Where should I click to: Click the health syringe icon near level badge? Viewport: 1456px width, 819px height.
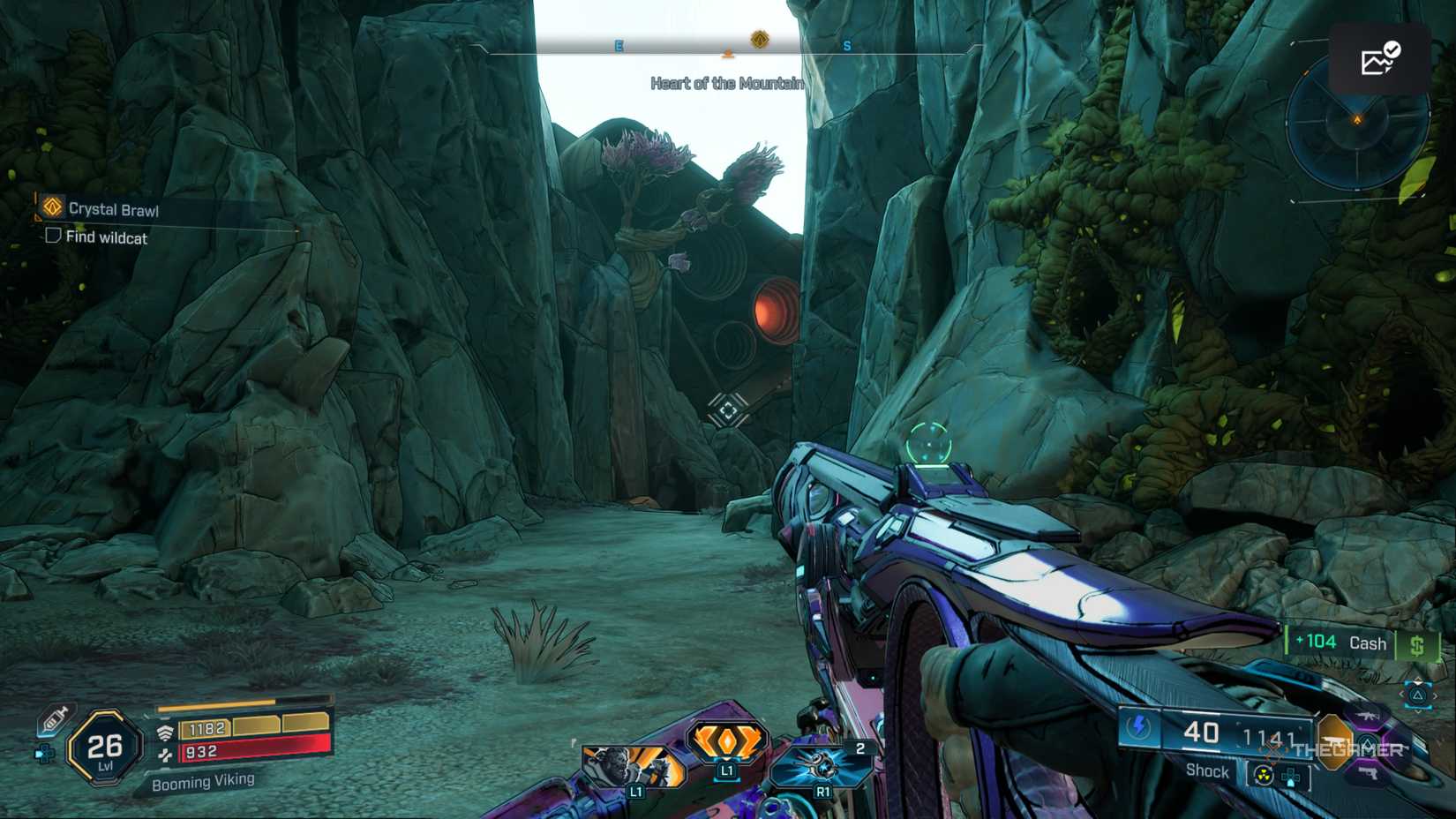pos(54,719)
